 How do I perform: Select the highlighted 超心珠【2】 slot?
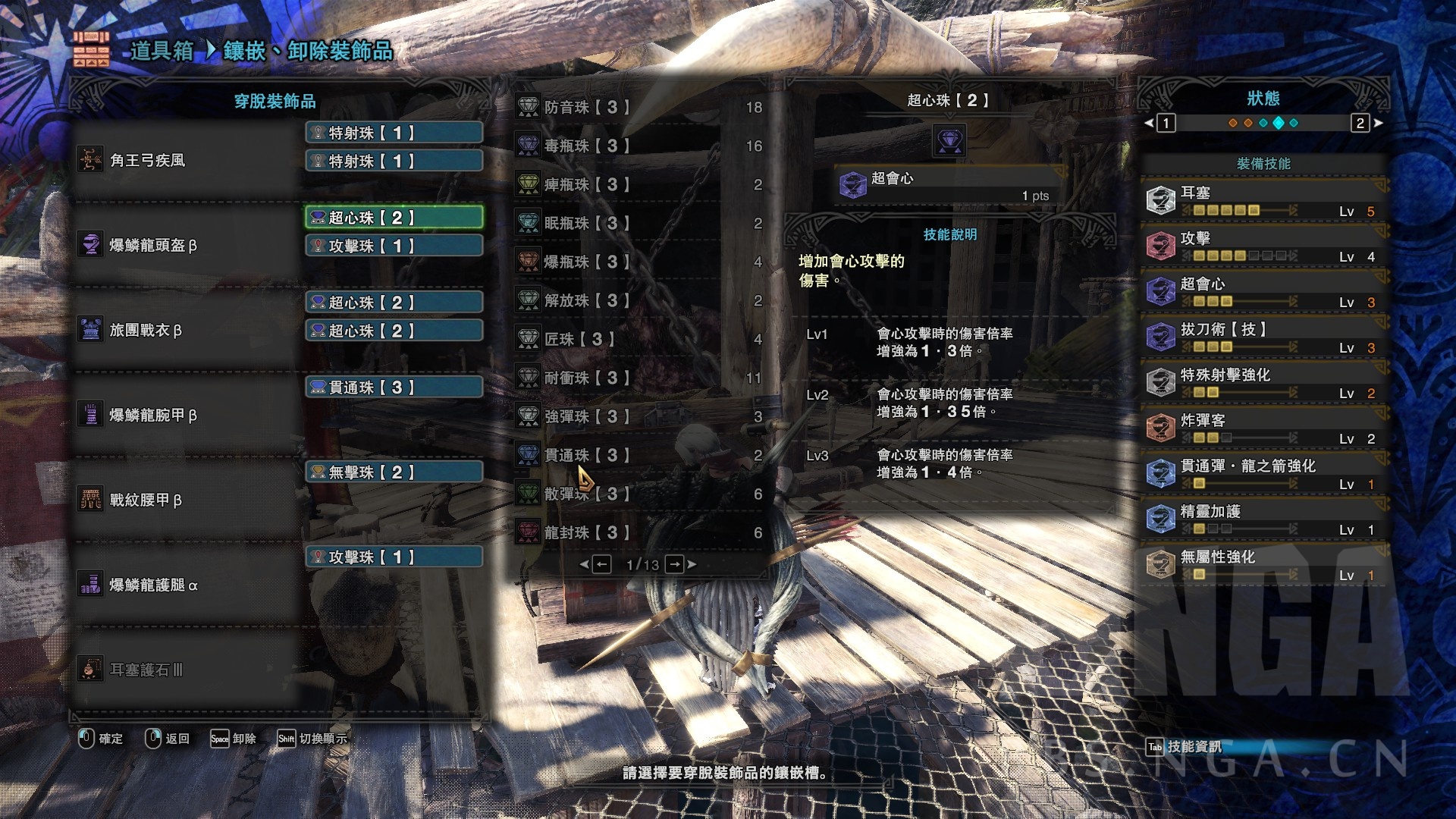[x=394, y=218]
